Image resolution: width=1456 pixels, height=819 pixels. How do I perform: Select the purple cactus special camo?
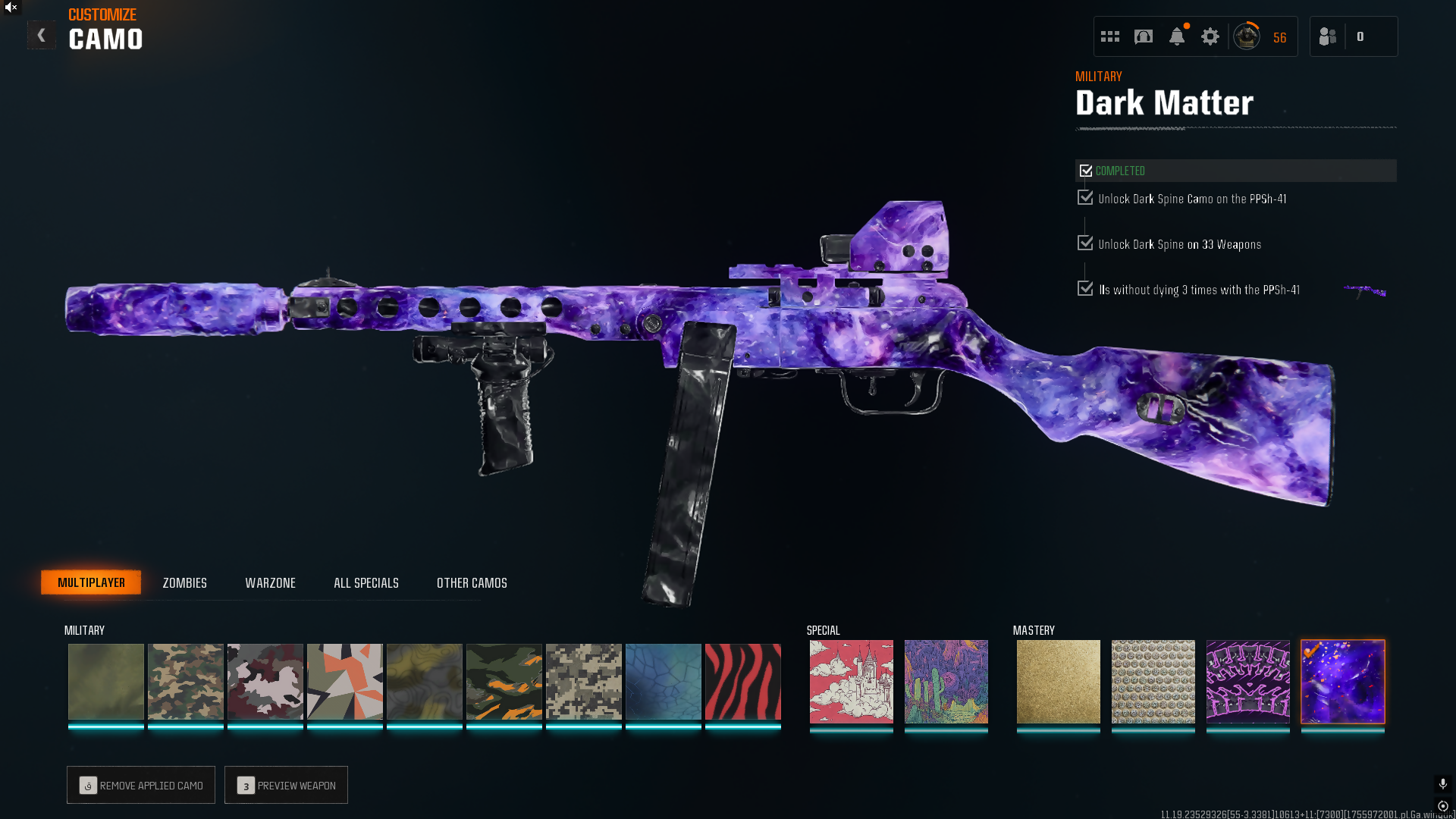coord(946,681)
